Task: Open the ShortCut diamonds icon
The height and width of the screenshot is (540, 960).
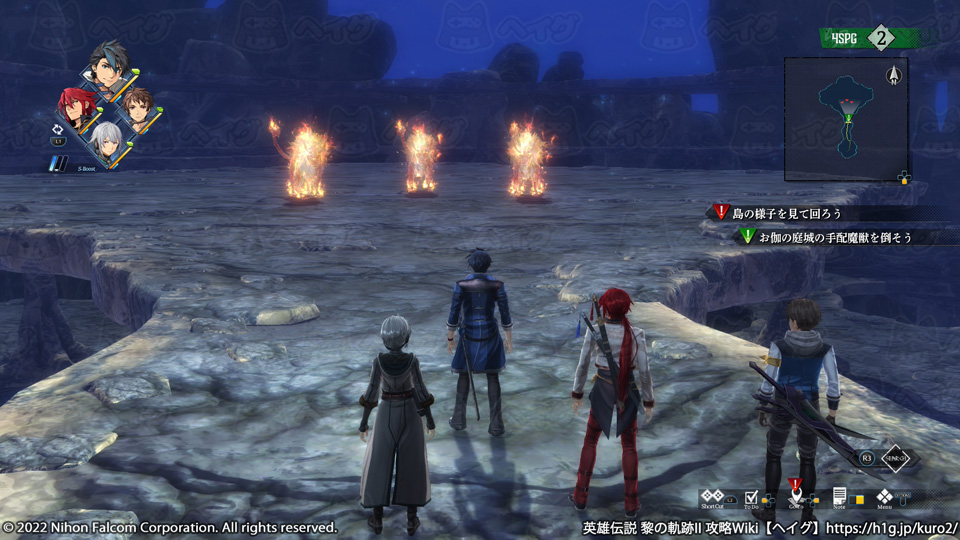Action: click(x=711, y=495)
